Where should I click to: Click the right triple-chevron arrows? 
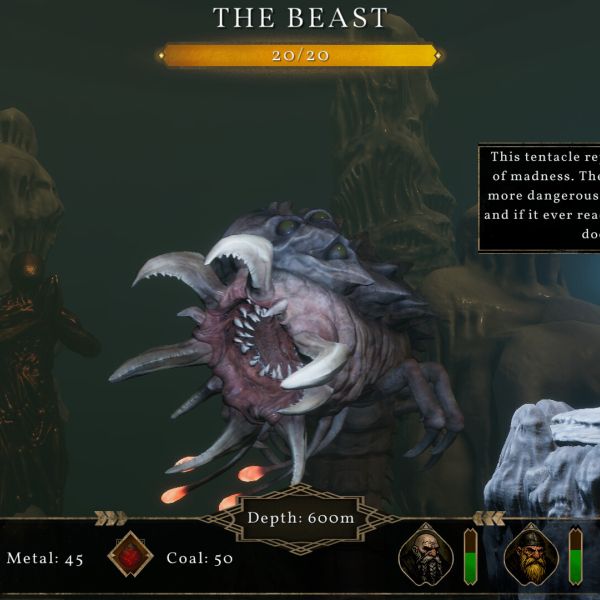[x=488, y=518]
